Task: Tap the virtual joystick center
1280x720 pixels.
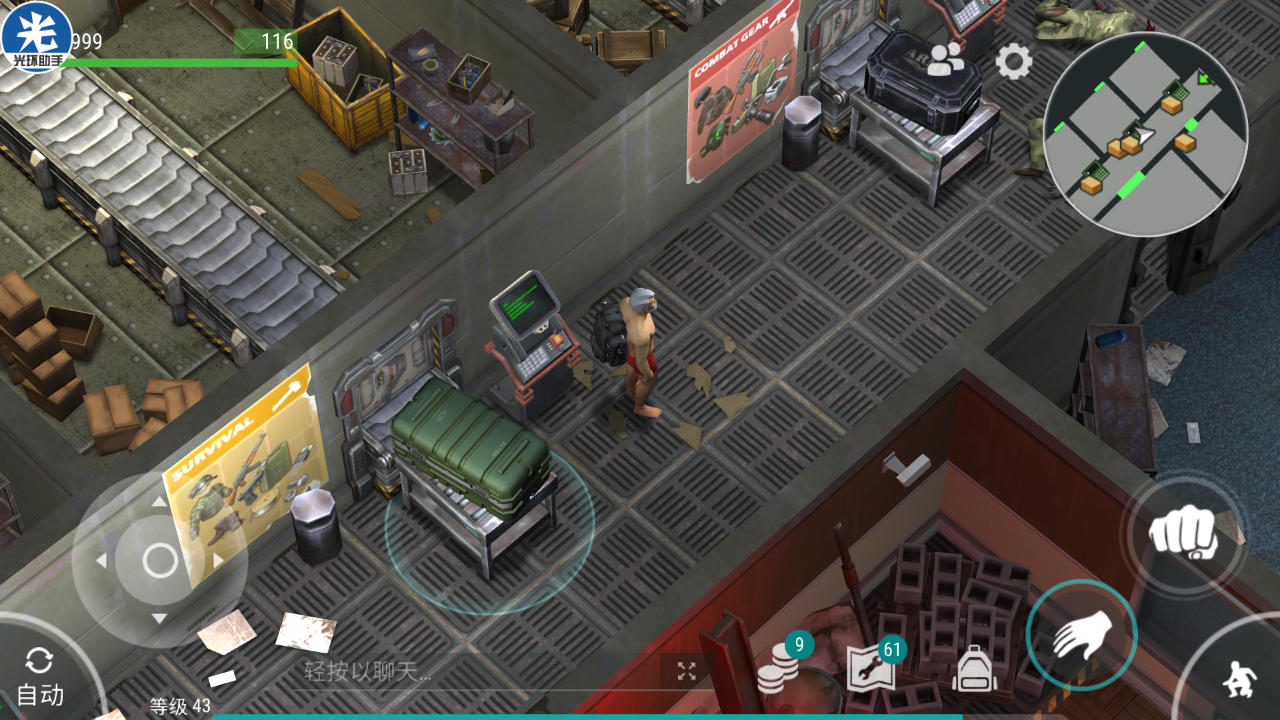Action: (160, 560)
